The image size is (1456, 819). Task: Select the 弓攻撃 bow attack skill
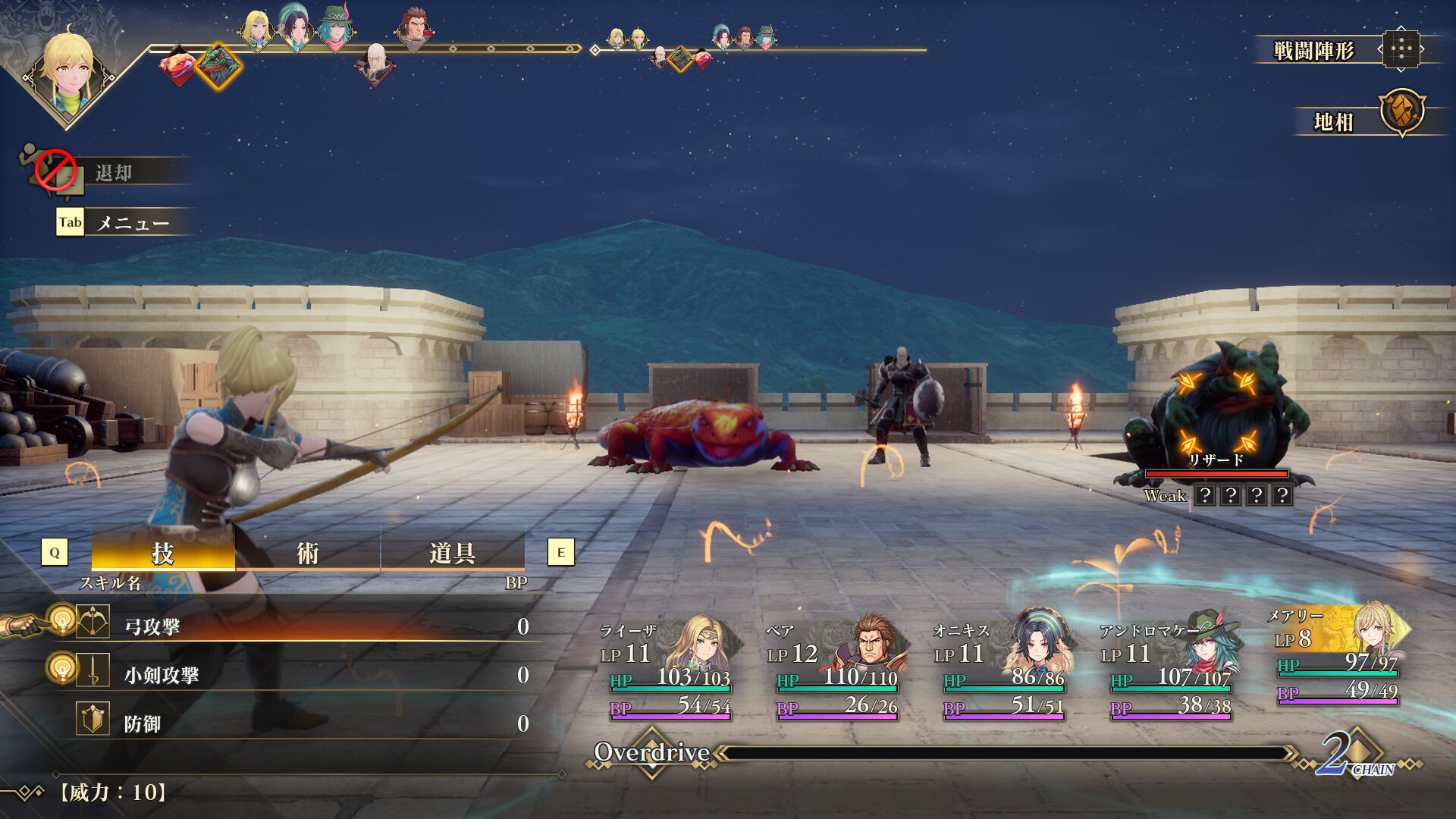coord(303,626)
